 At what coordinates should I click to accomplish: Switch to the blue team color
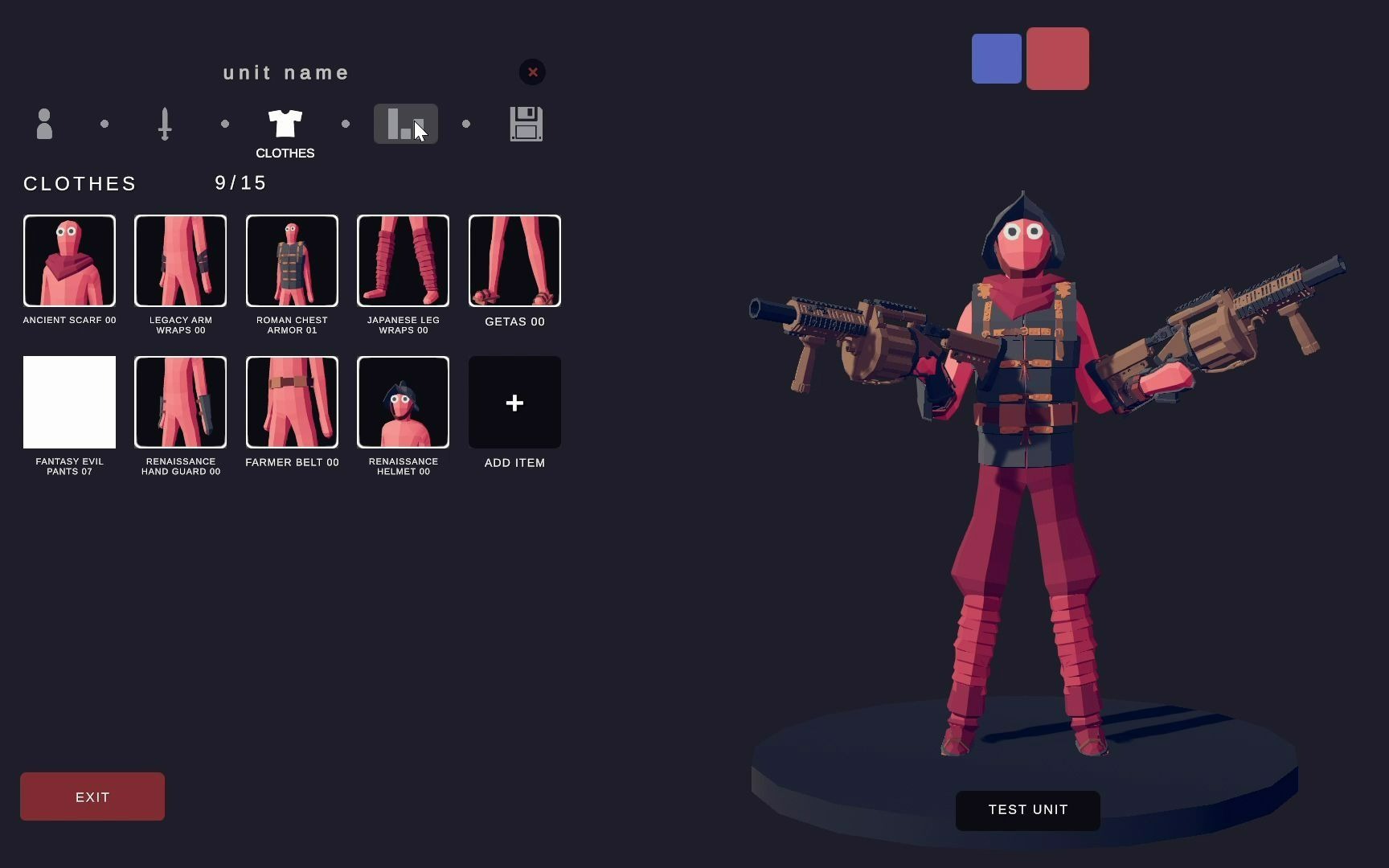click(x=996, y=59)
